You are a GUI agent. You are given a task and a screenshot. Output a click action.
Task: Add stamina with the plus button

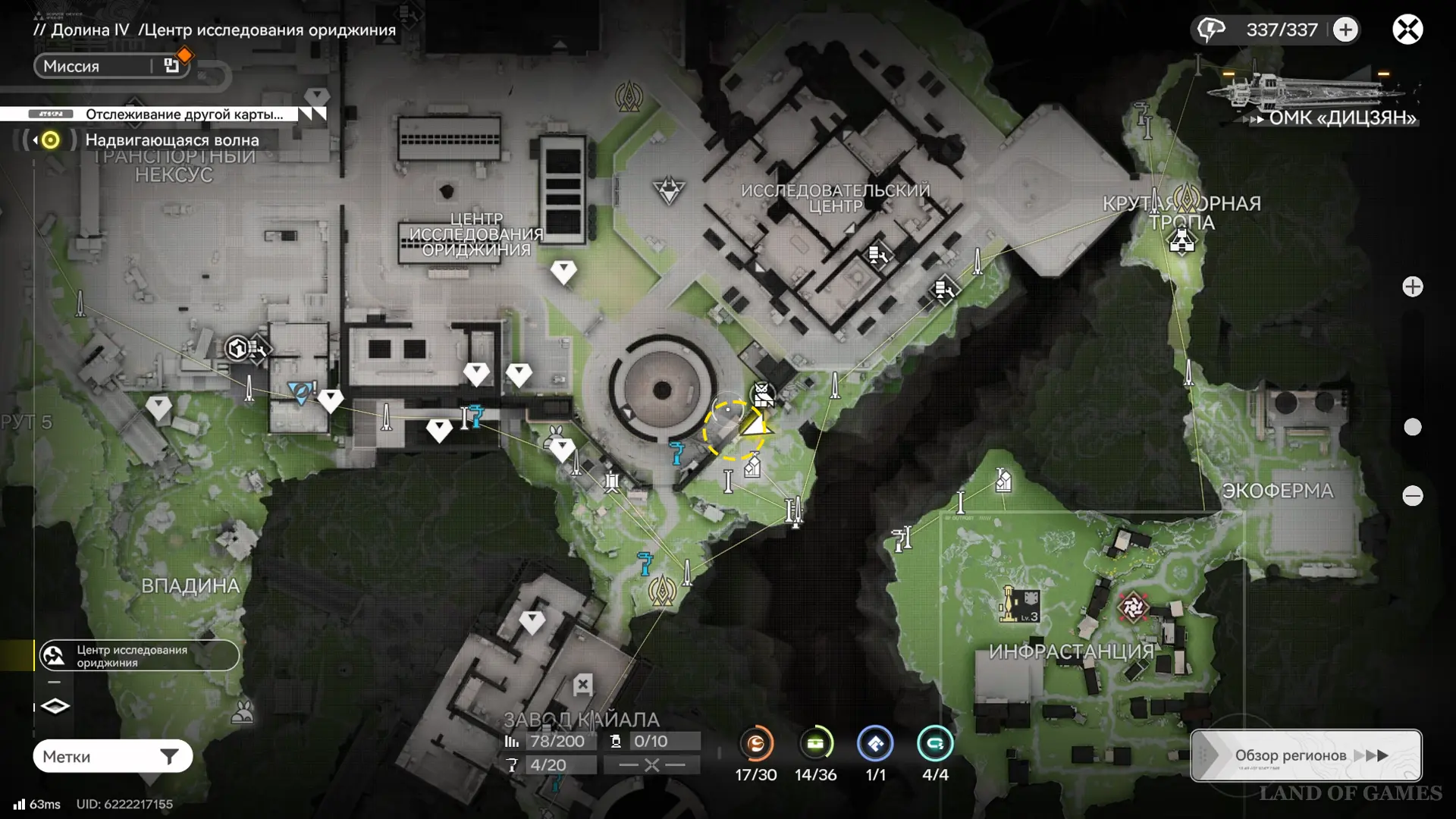point(1345,30)
